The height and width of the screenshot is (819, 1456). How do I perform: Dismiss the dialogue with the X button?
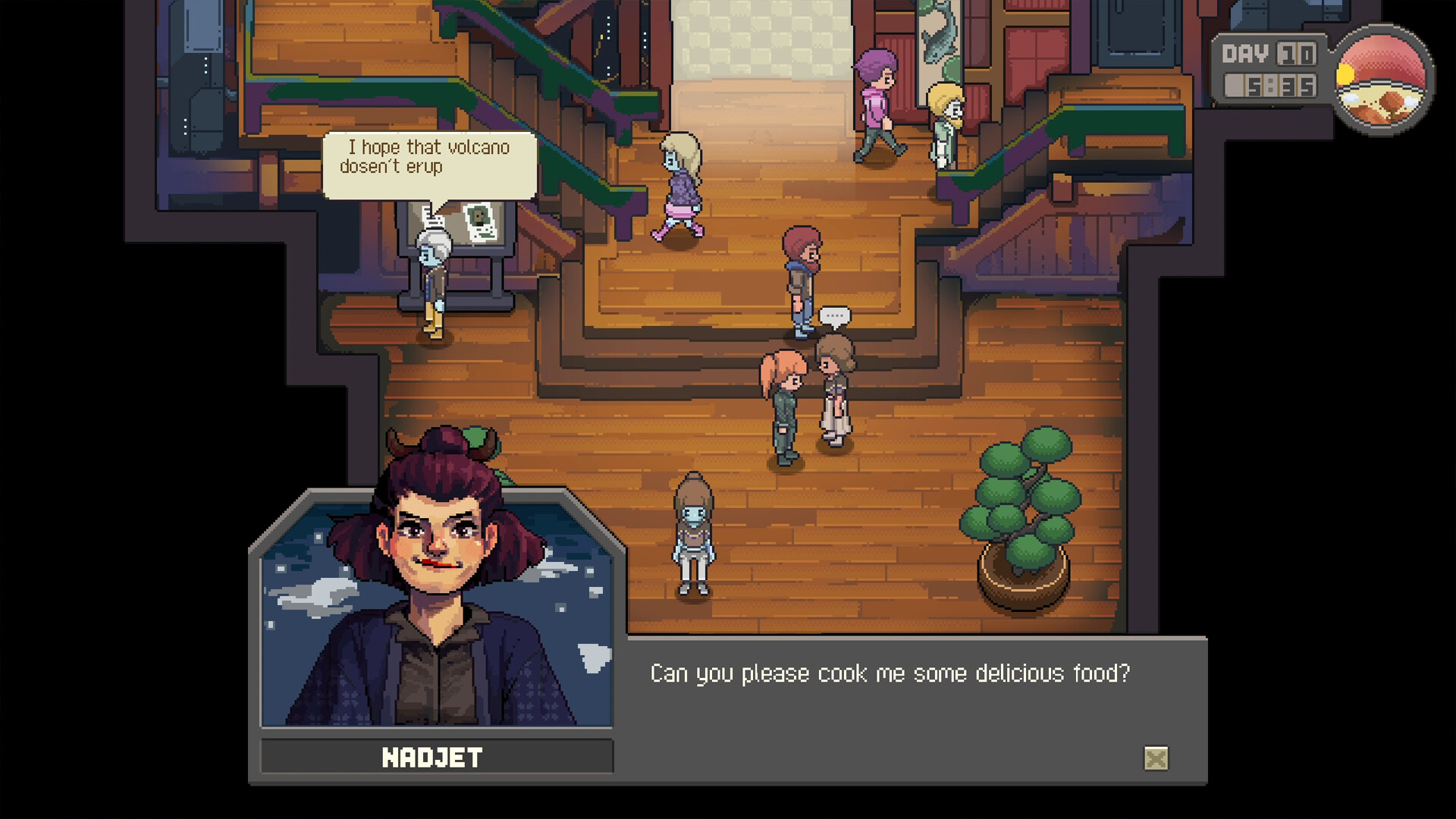tap(1156, 757)
